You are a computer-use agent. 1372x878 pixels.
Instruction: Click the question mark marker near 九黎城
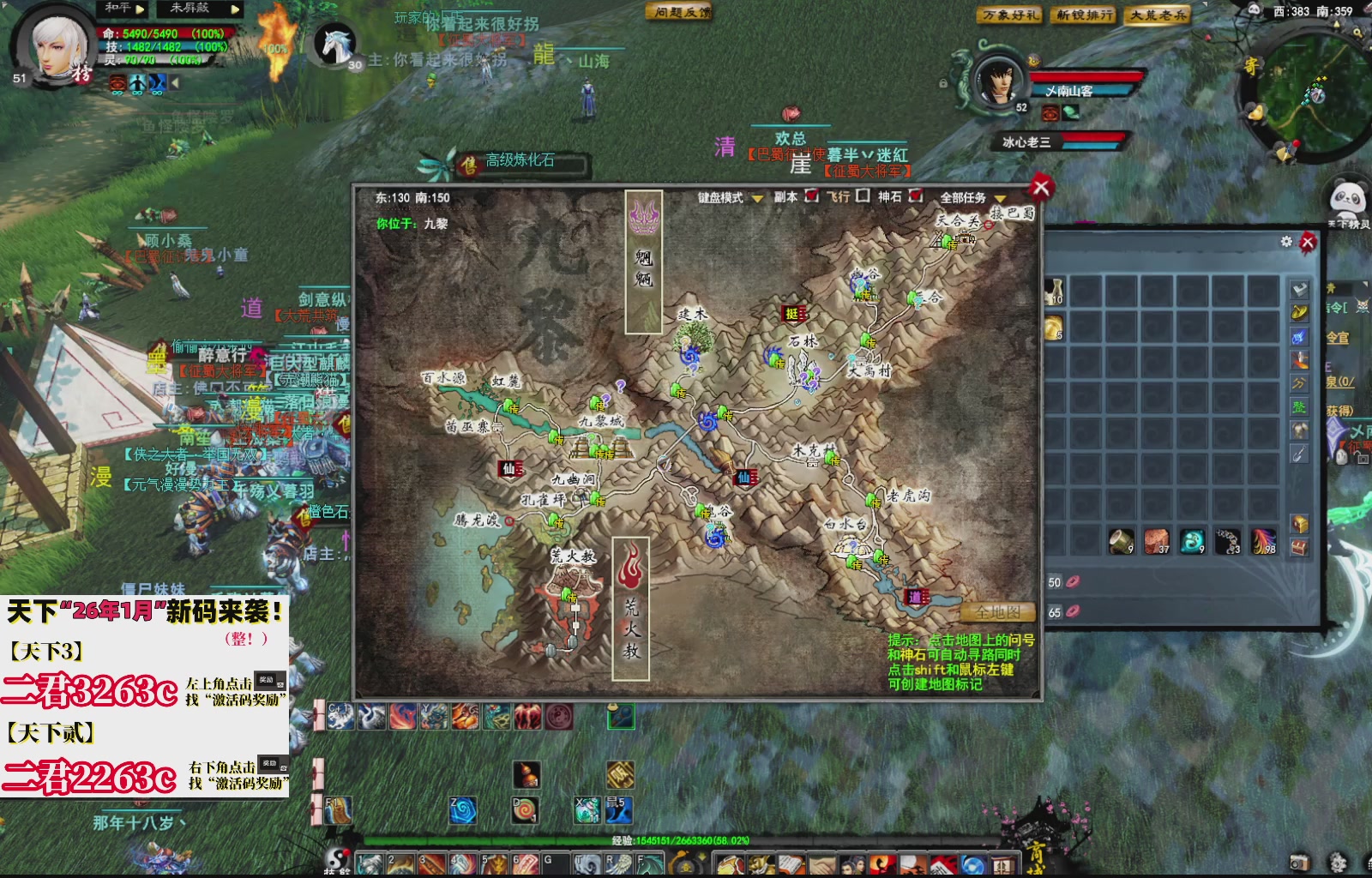[605, 400]
